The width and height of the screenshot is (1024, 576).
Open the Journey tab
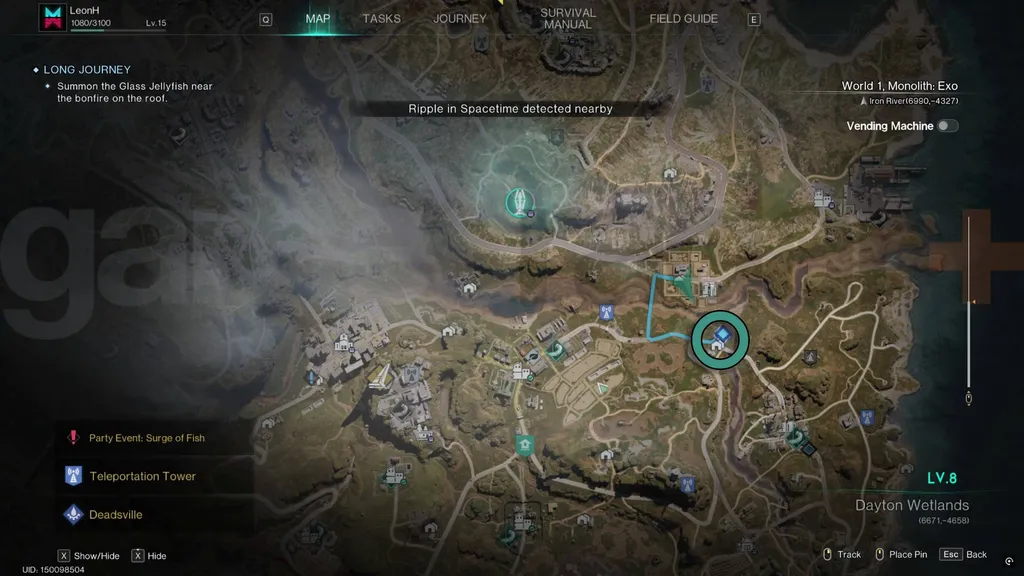(x=459, y=19)
